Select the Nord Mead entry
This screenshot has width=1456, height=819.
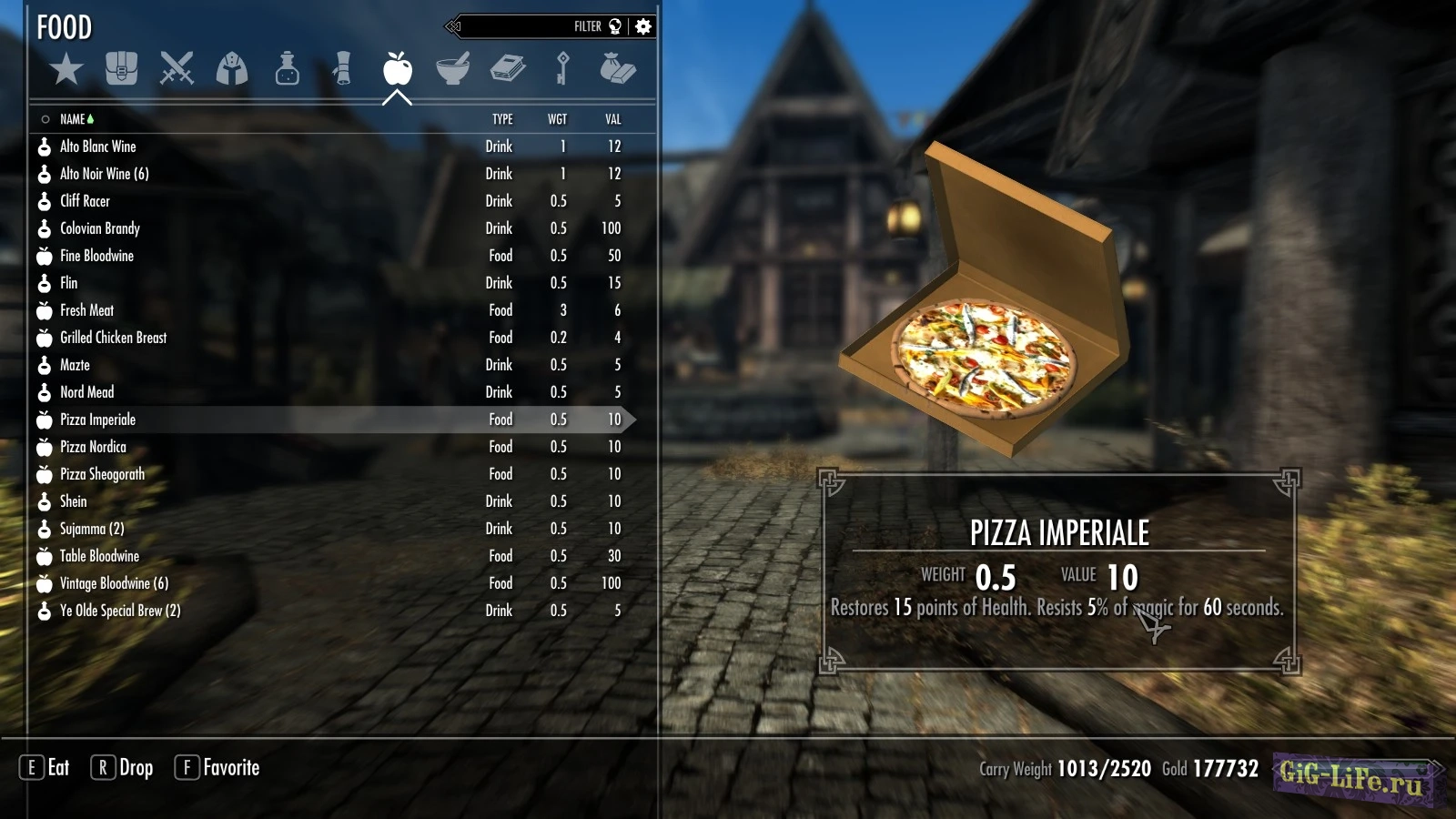click(x=87, y=392)
